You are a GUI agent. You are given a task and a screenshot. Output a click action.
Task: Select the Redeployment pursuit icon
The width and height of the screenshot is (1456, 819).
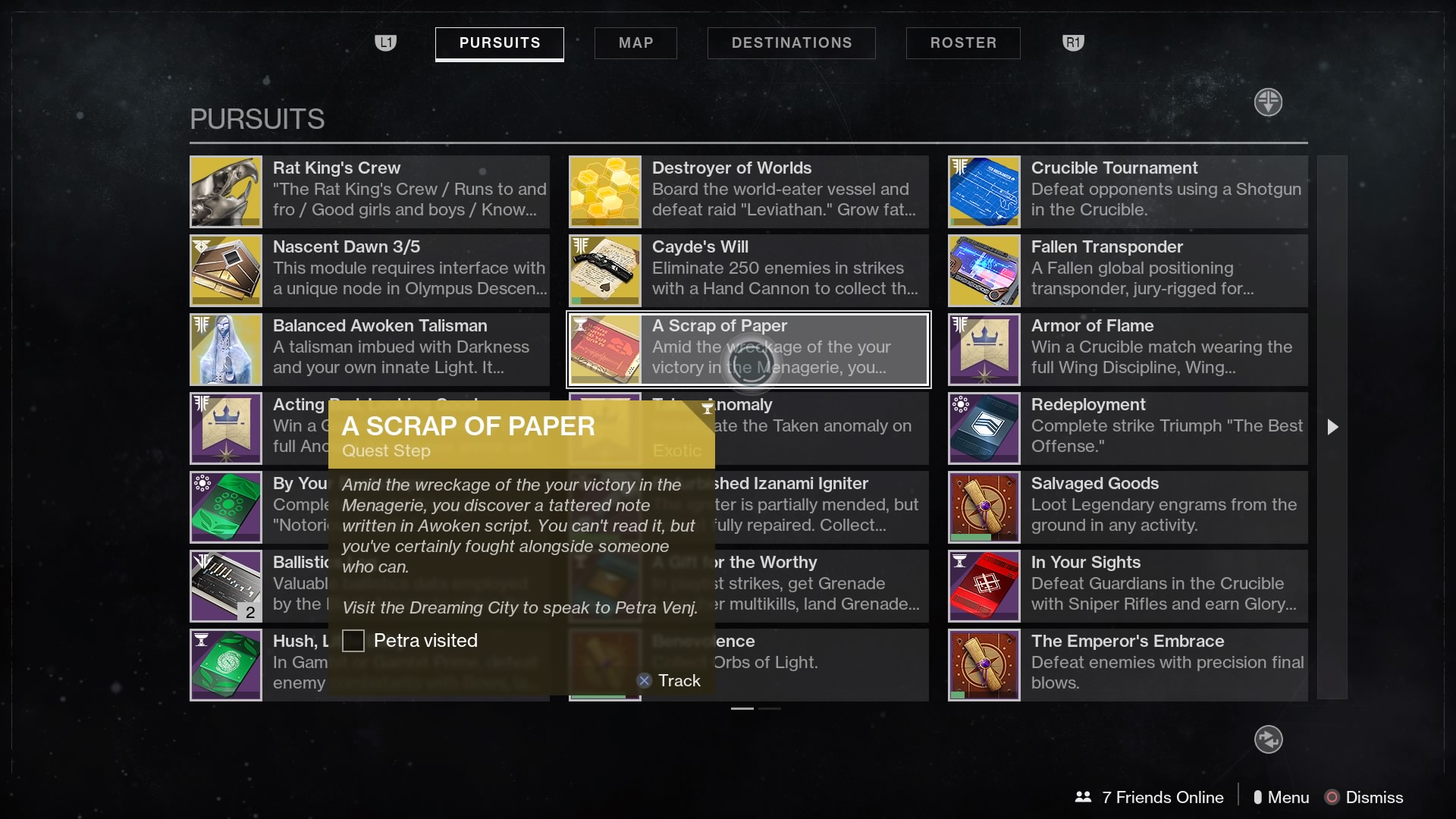(x=983, y=428)
